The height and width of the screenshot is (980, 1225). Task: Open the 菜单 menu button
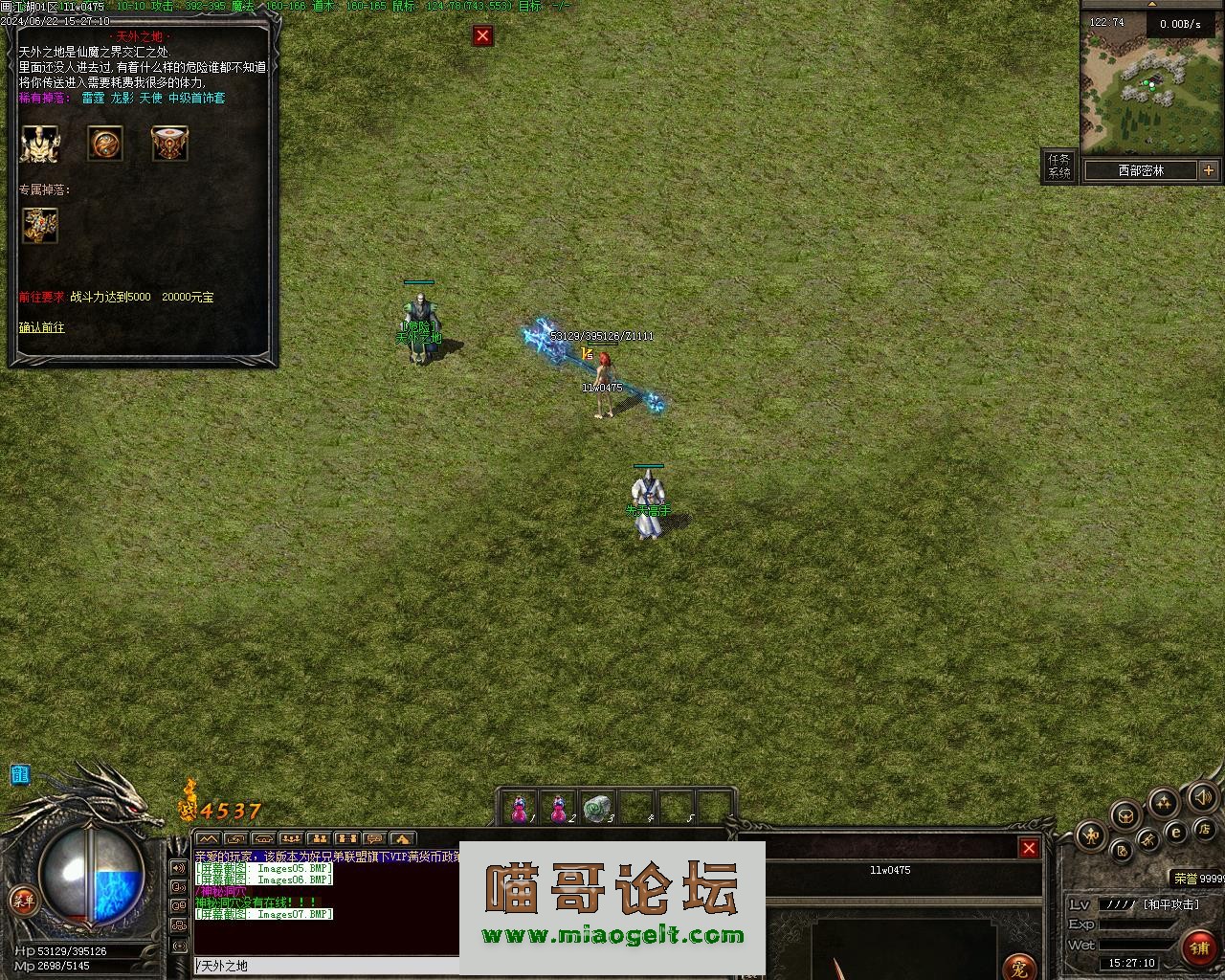pos(22,901)
